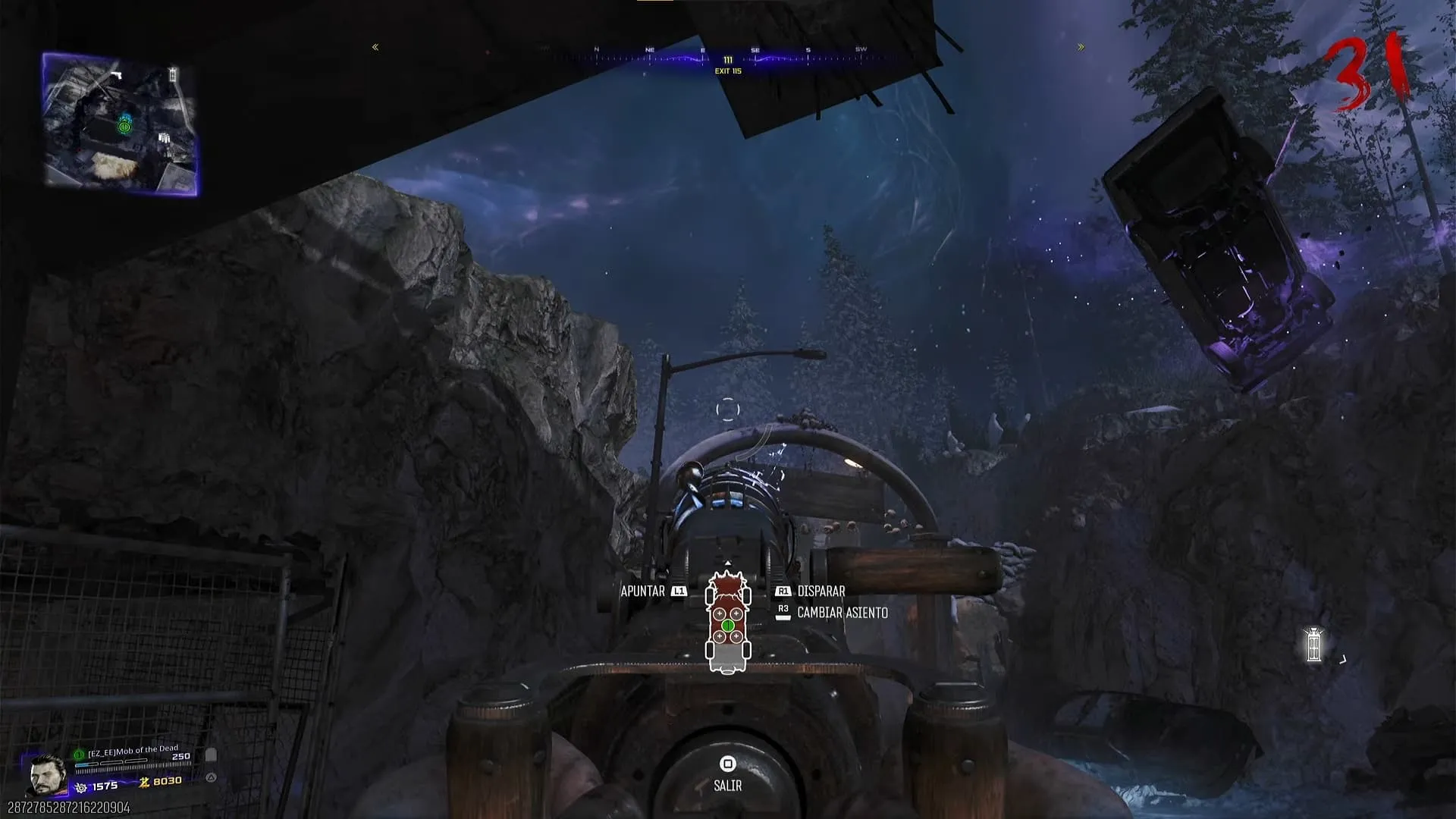Select the white lantern objective marker

(1313, 645)
